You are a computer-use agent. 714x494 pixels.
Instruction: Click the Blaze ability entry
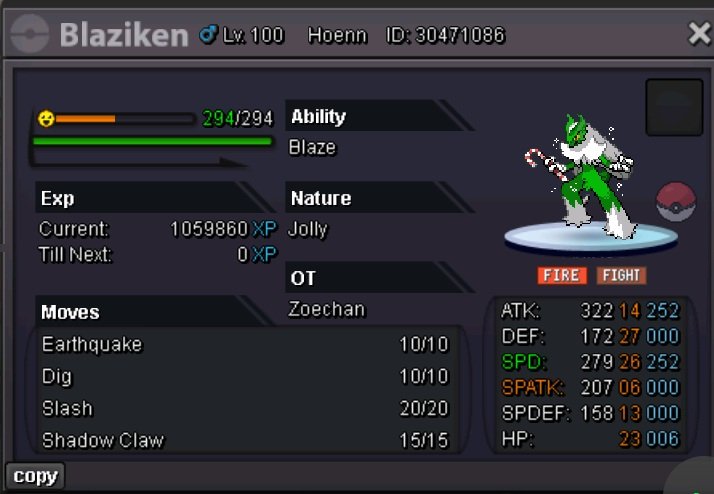pyautogui.click(x=312, y=147)
